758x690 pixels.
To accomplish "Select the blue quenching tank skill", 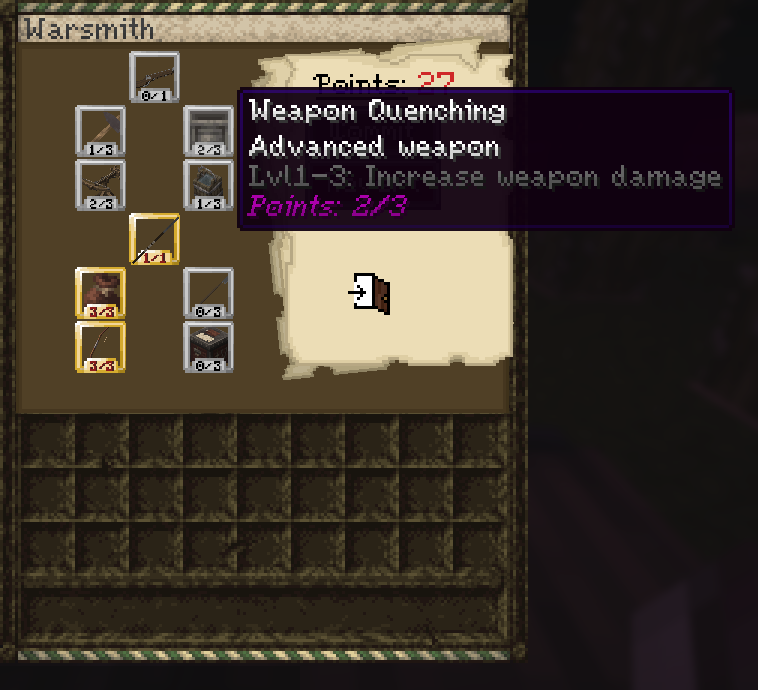I will point(208,185).
